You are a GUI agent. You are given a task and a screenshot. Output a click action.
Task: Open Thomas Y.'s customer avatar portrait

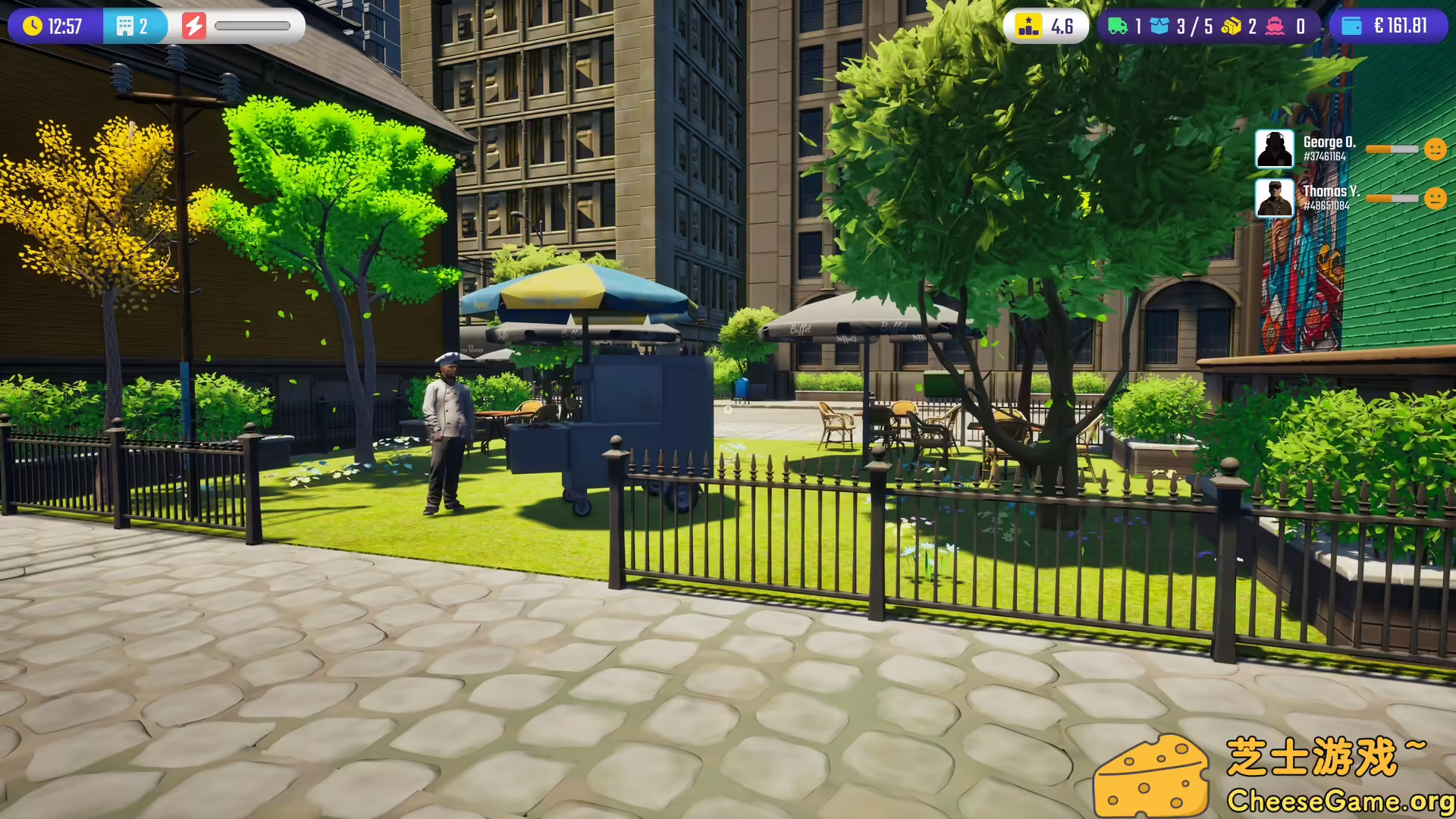[x=1275, y=199]
